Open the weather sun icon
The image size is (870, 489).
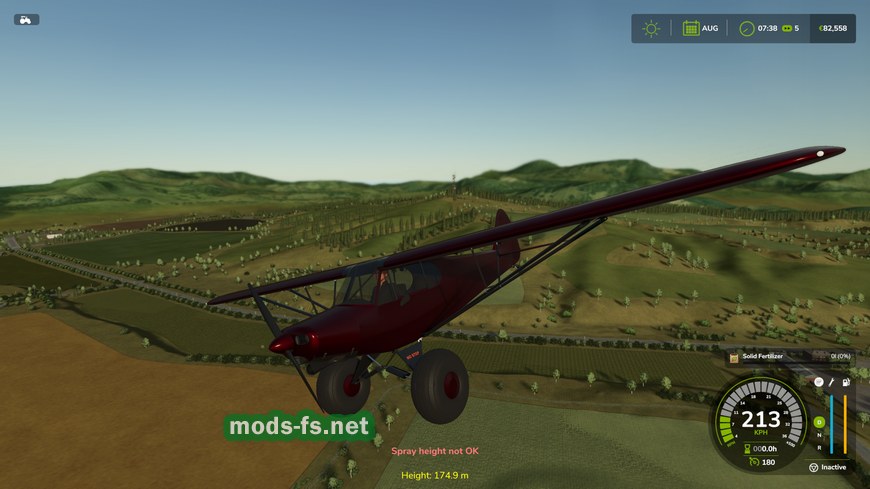tap(651, 28)
